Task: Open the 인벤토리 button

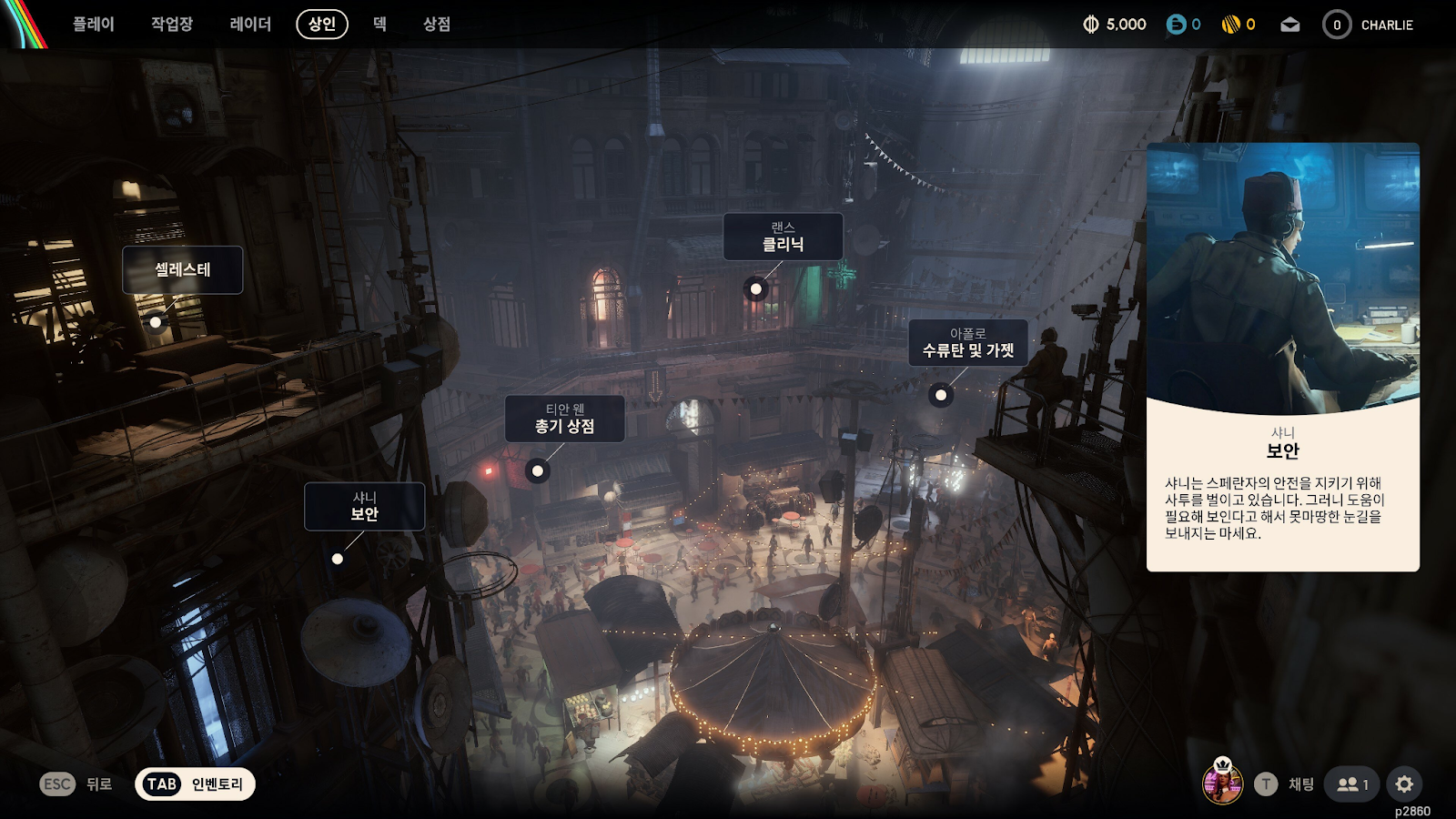Action: coord(195,784)
